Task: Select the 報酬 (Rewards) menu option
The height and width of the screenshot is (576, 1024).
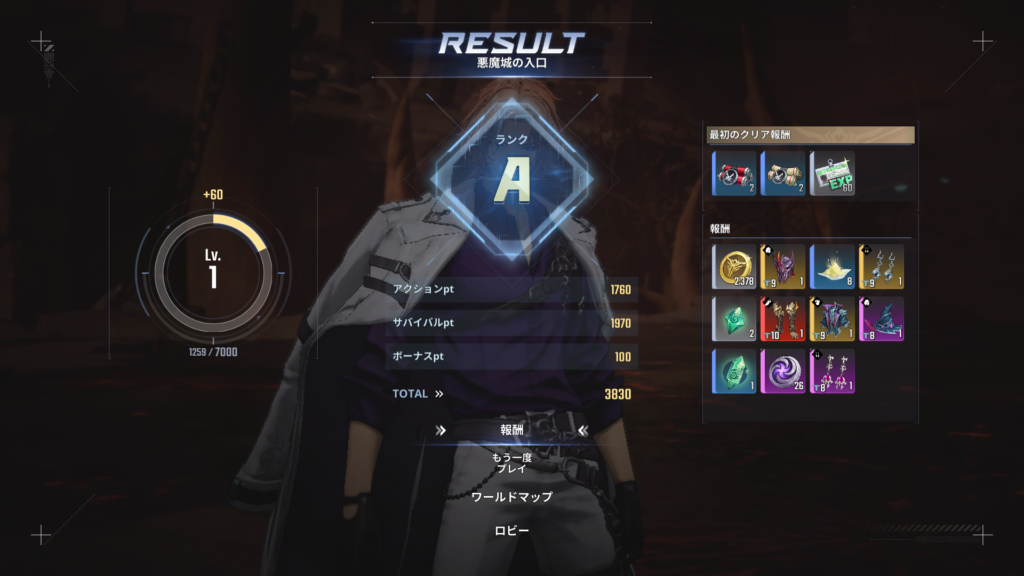Action: [512, 430]
